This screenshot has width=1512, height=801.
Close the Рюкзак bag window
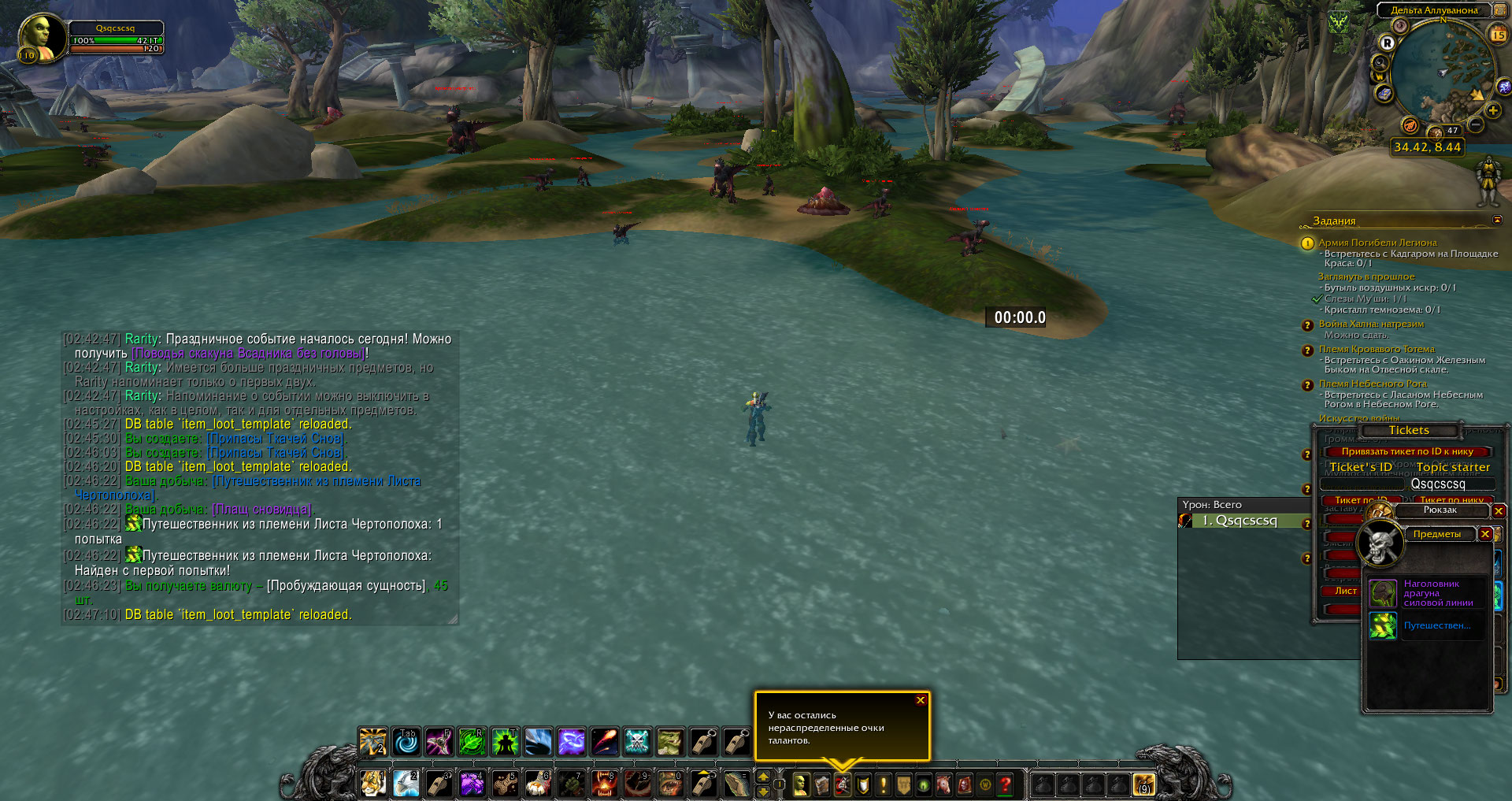click(1499, 511)
